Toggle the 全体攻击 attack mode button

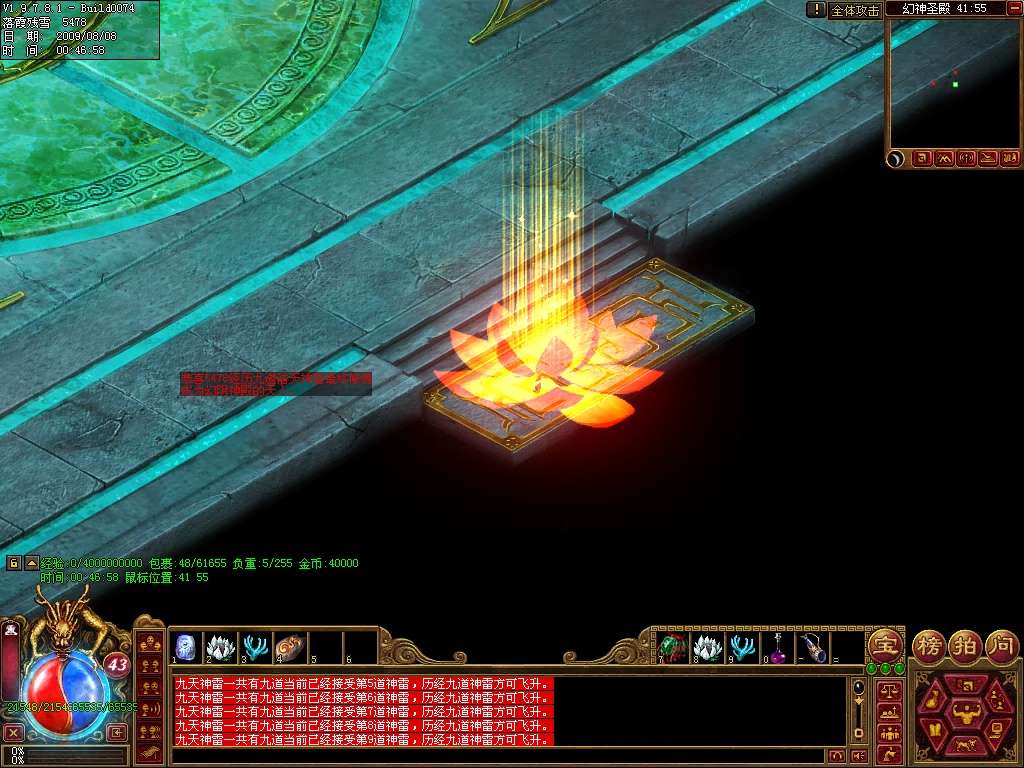click(855, 10)
